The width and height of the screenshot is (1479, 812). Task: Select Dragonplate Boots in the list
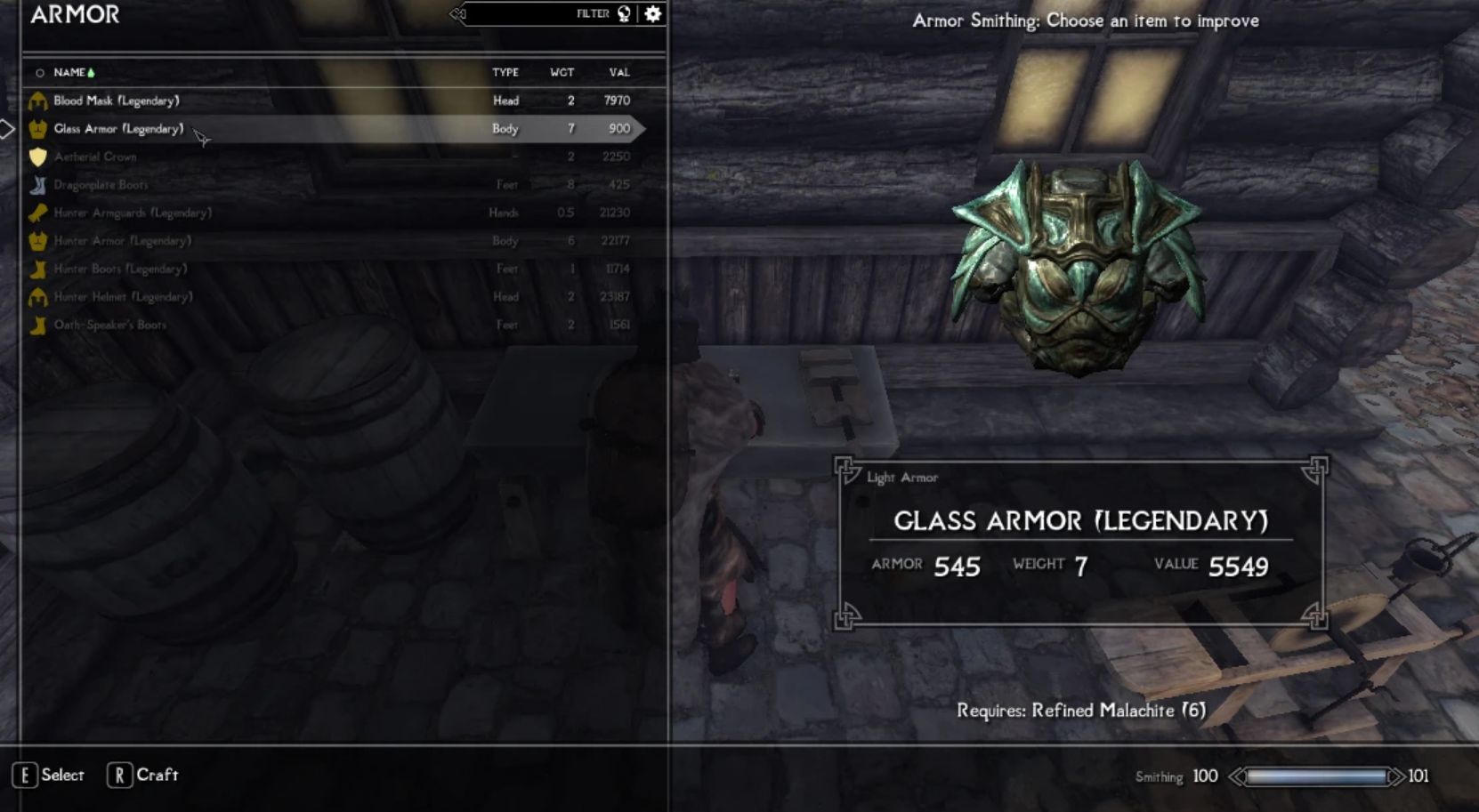101,185
